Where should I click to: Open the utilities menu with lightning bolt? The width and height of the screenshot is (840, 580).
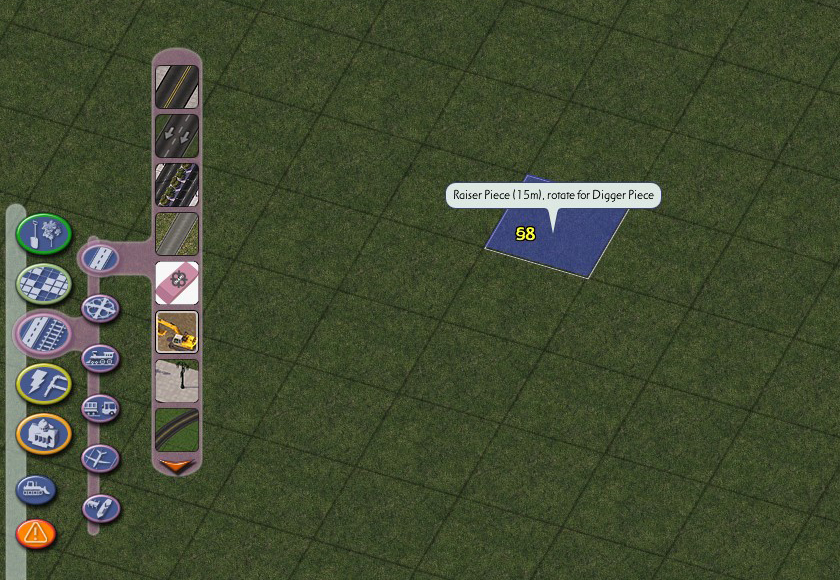43,383
